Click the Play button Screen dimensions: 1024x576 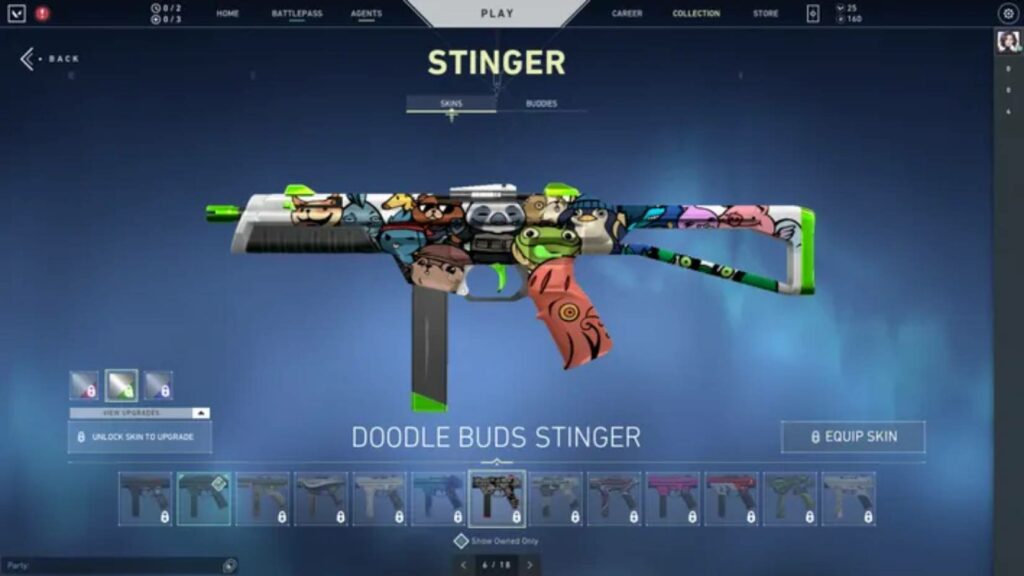(497, 14)
